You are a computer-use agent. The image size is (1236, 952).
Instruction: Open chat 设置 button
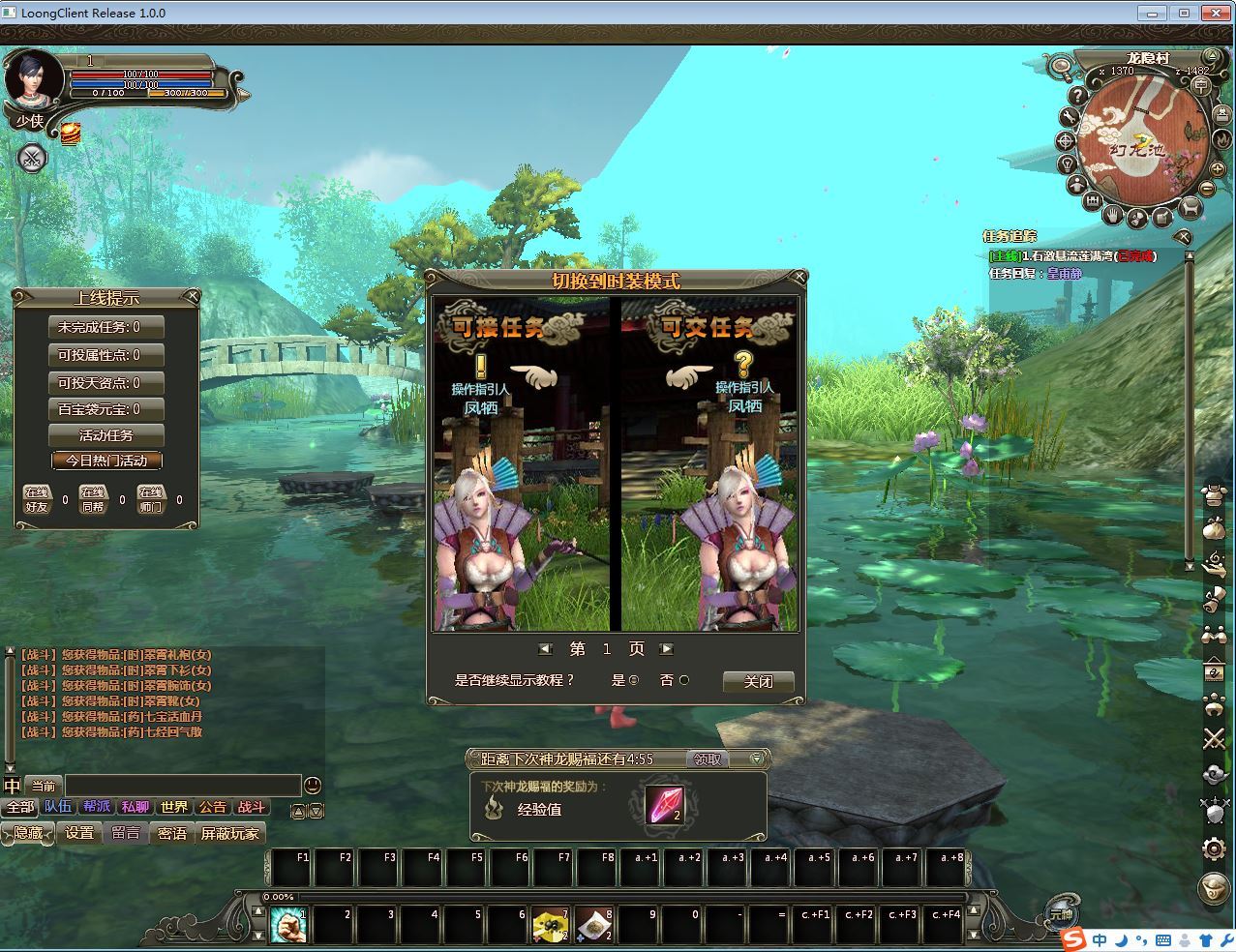(79, 833)
